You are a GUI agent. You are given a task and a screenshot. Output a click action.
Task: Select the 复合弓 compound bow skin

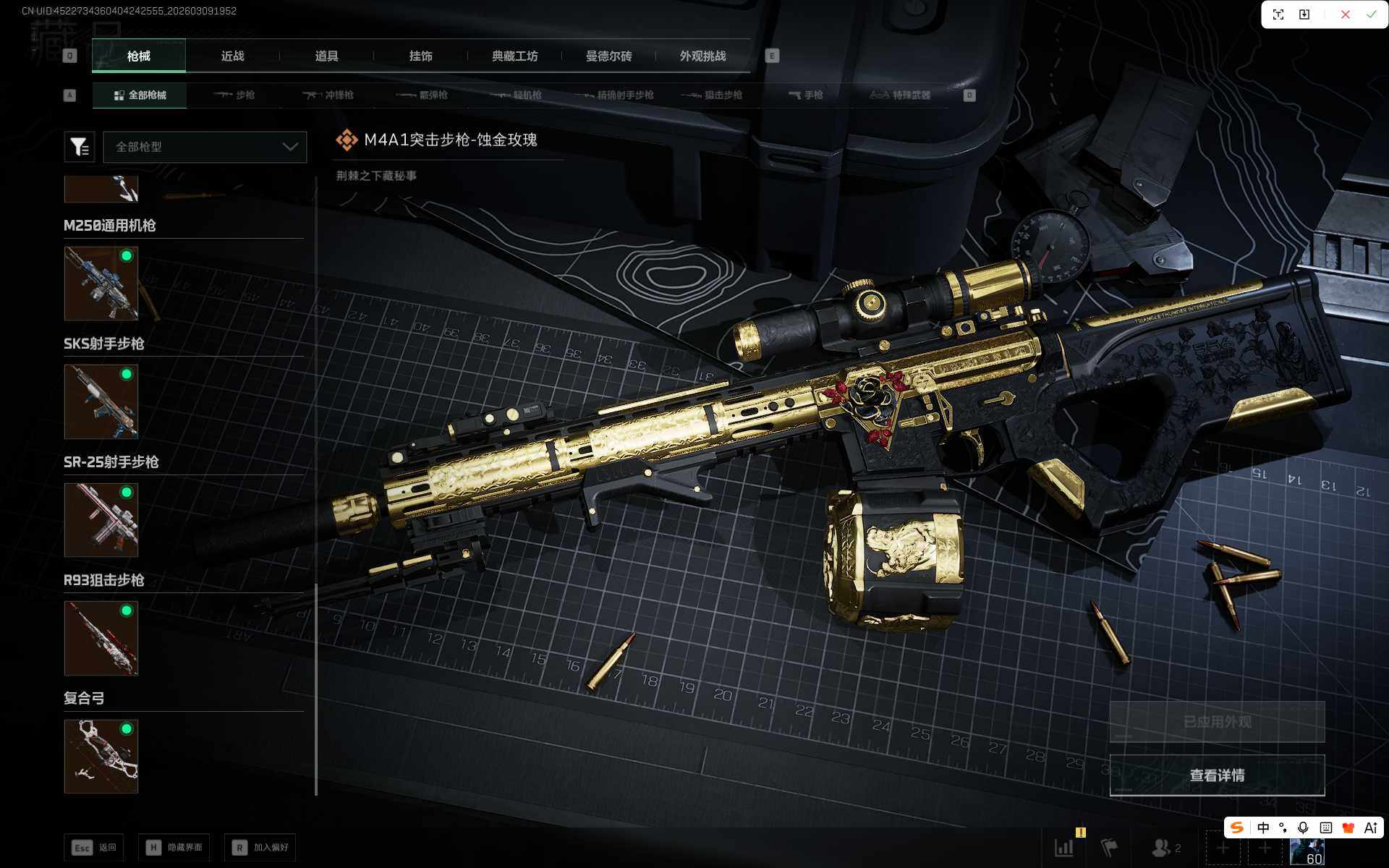tap(101, 756)
